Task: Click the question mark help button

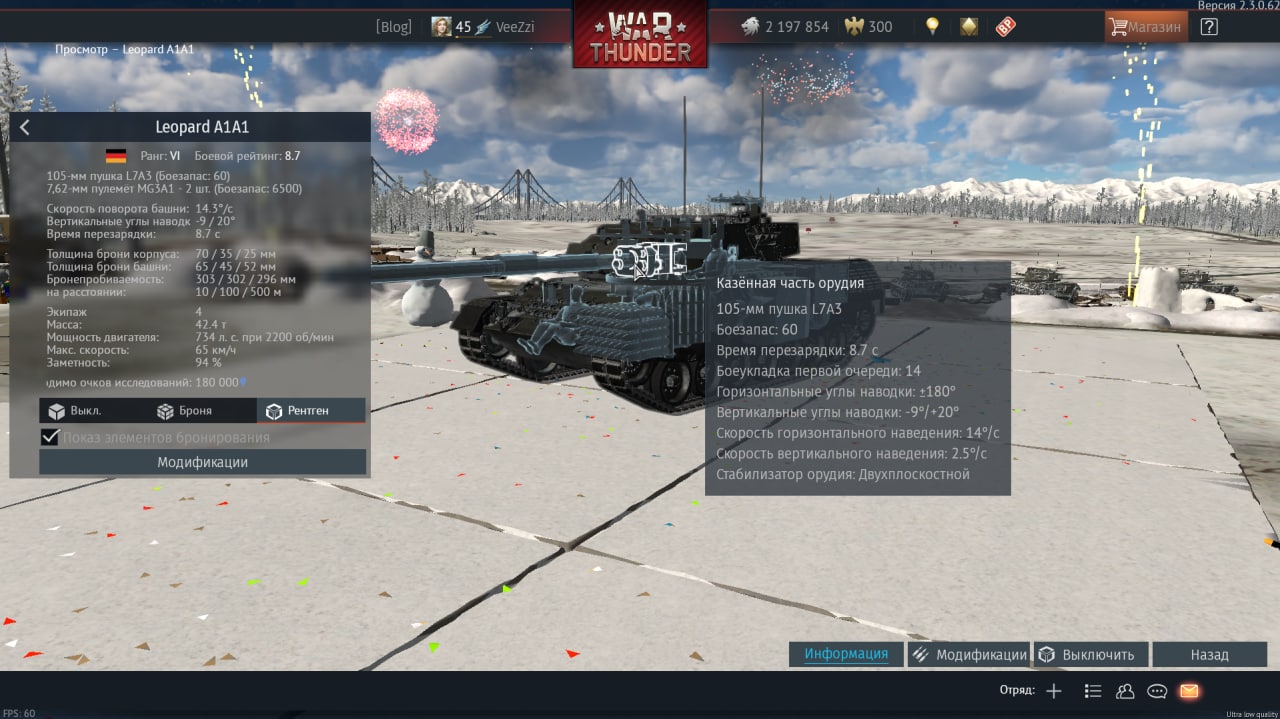Action: point(1209,27)
